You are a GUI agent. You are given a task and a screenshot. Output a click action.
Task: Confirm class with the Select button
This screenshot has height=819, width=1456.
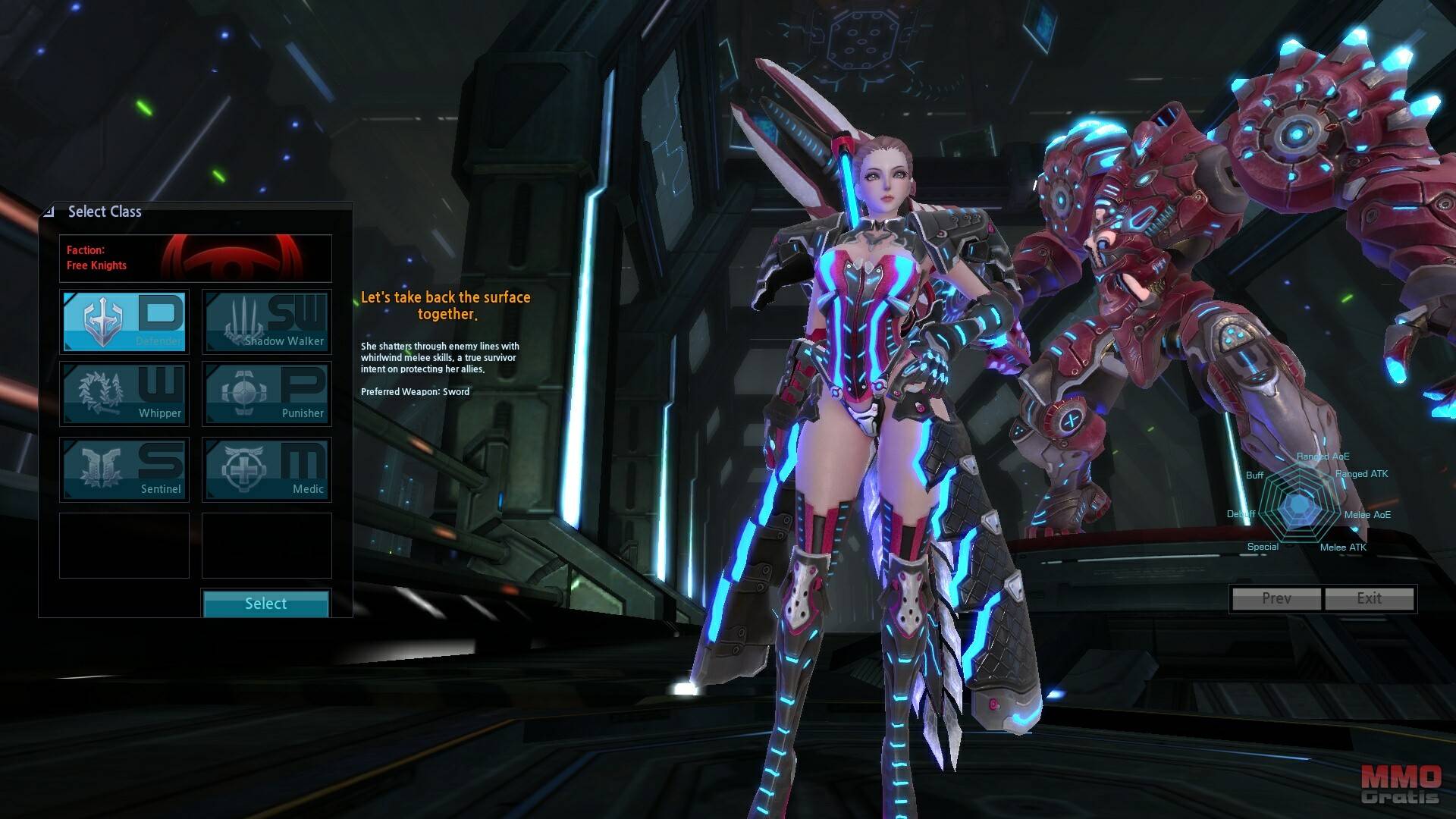click(265, 604)
